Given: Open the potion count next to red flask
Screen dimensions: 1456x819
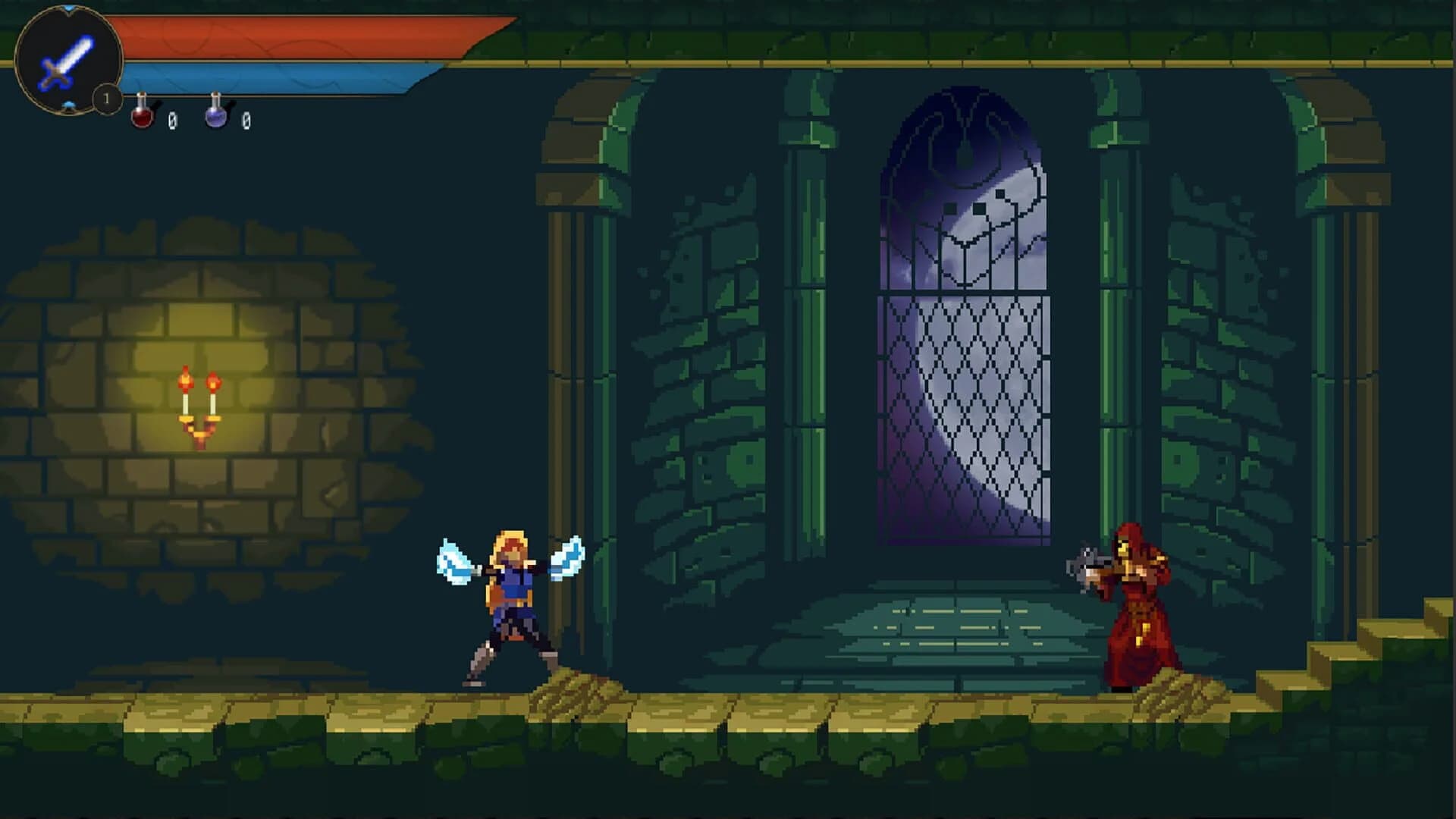Looking at the screenshot, I should (x=173, y=120).
